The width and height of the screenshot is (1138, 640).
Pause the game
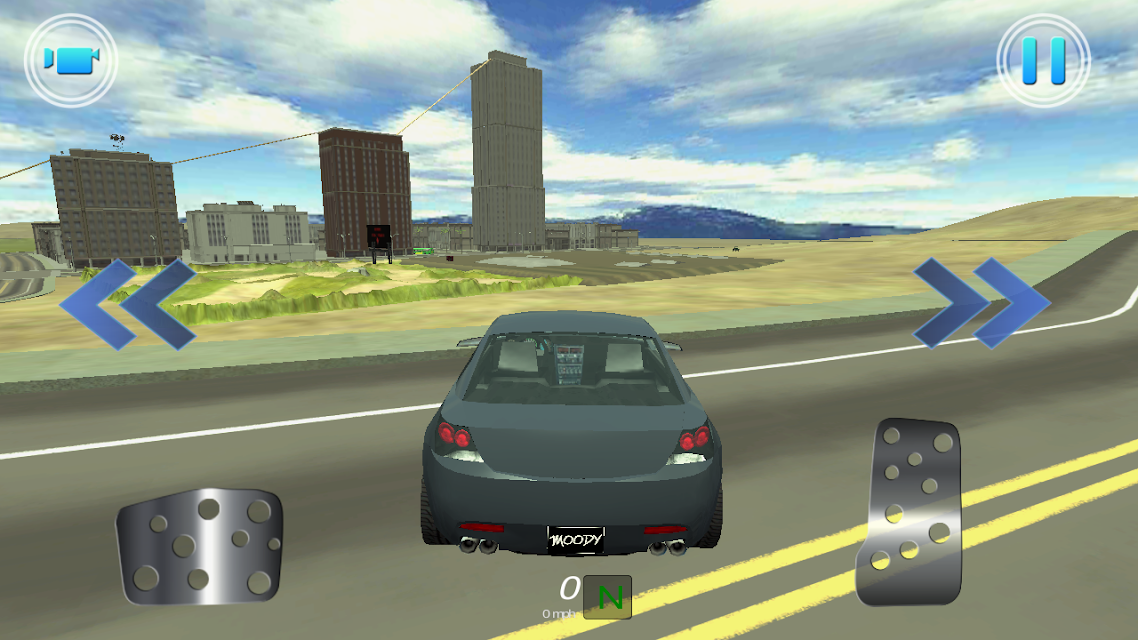(1043, 60)
